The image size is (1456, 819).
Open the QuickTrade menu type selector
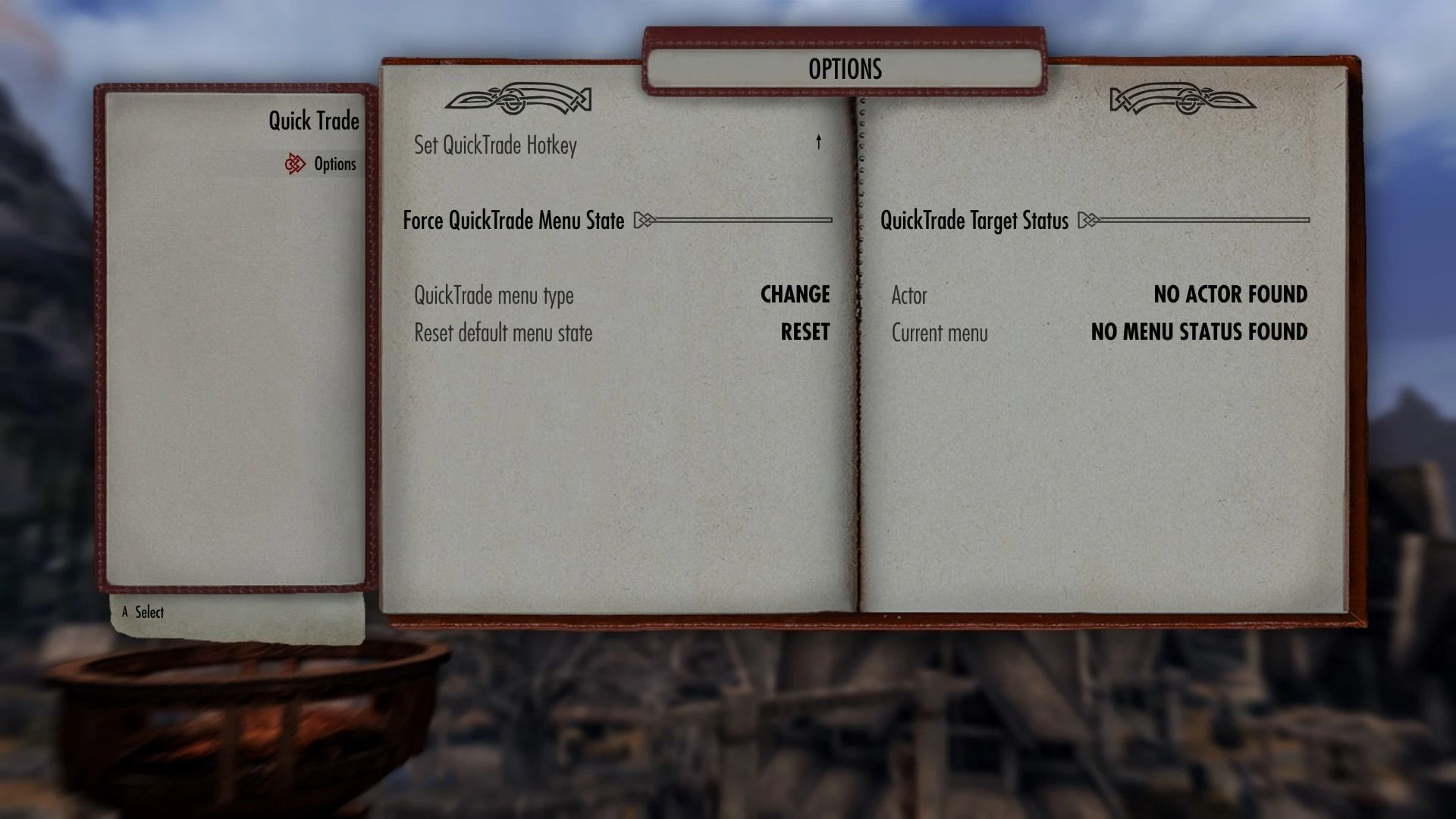click(x=795, y=295)
